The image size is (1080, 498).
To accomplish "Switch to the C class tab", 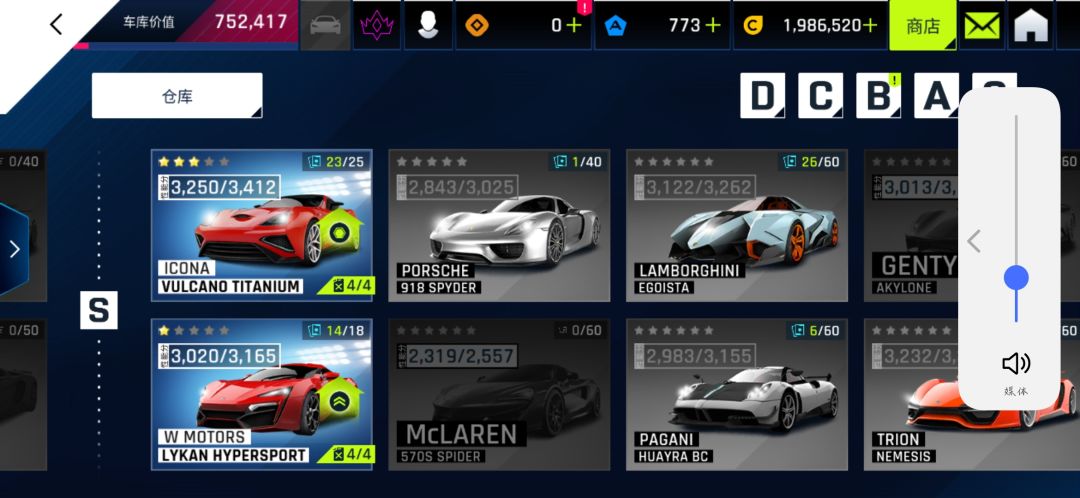I will (x=820, y=96).
